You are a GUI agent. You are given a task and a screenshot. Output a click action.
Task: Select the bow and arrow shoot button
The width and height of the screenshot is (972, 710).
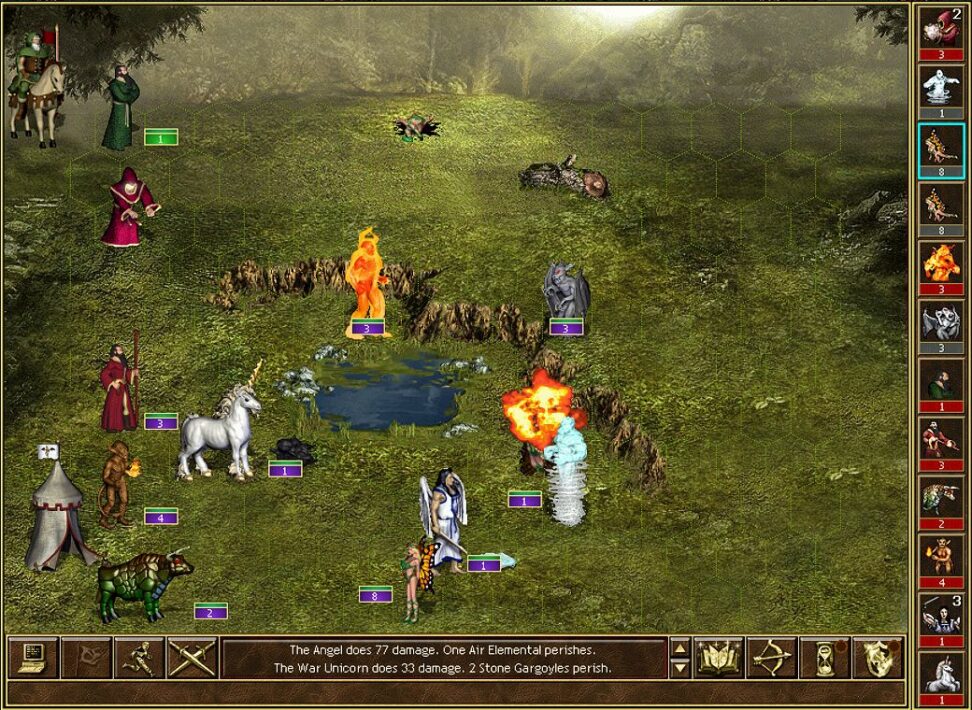tap(771, 657)
